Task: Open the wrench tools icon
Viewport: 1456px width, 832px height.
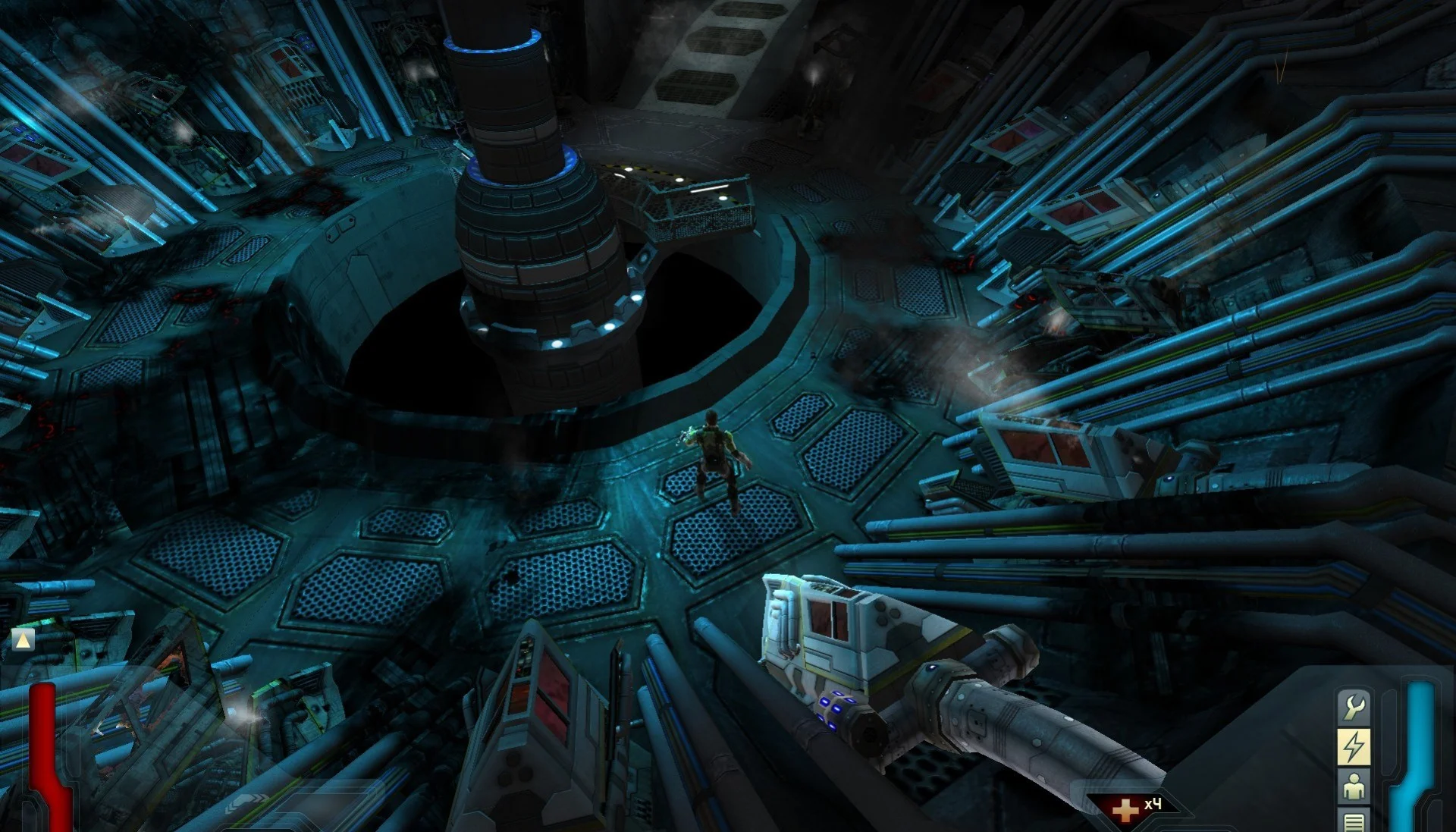Action: tap(1354, 708)
